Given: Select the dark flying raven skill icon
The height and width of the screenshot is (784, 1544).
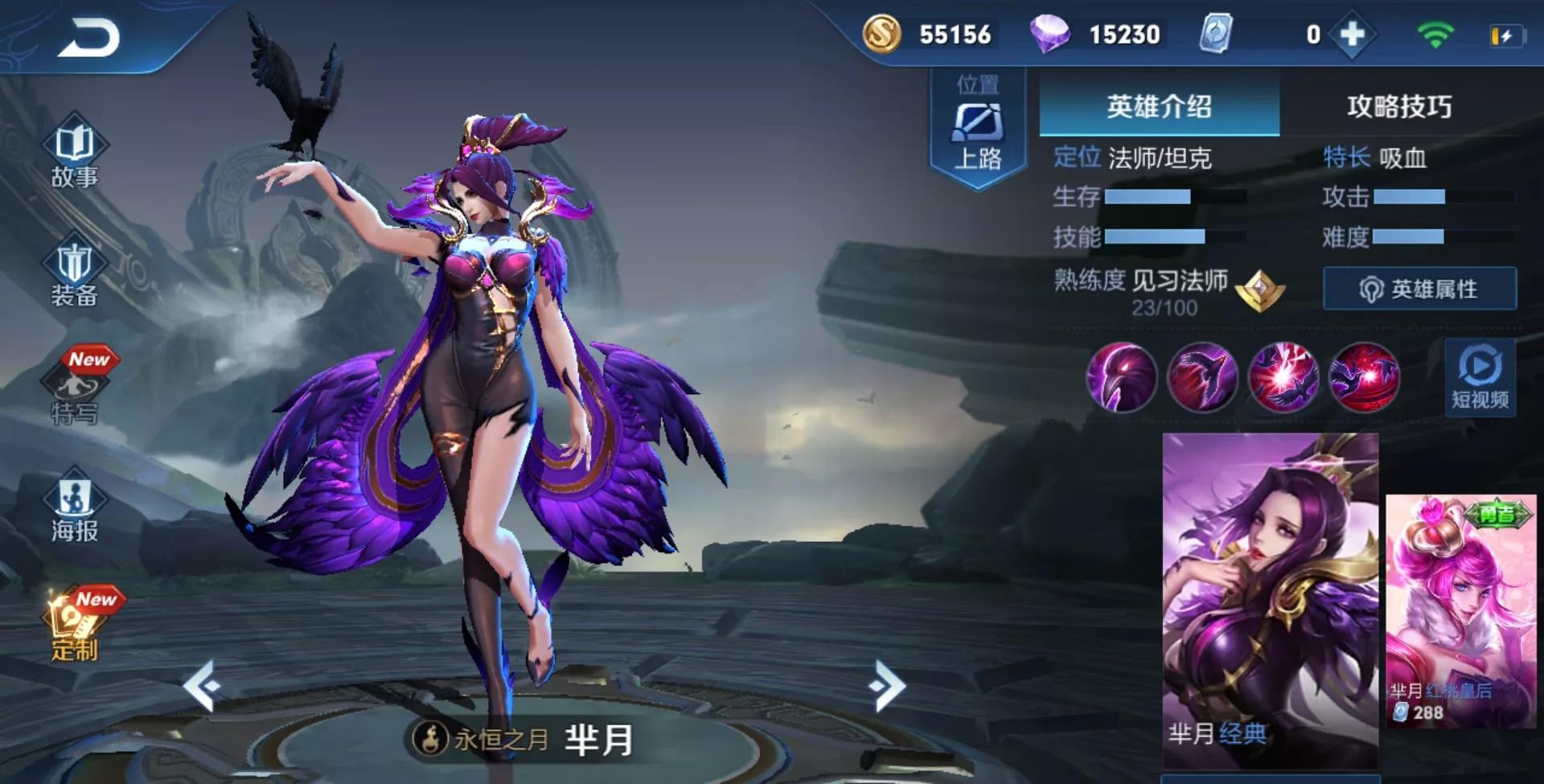Looking at the screenshot, I should click(x=1202, y=377).
